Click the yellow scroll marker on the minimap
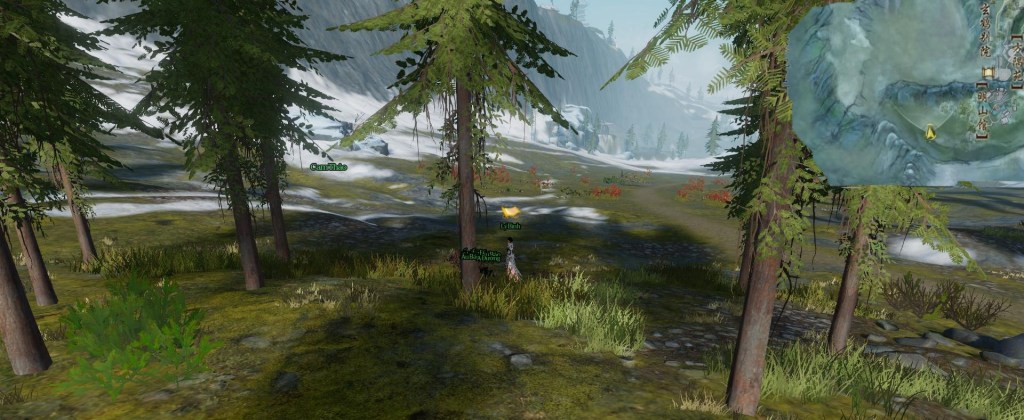 (x=988, y=73)
